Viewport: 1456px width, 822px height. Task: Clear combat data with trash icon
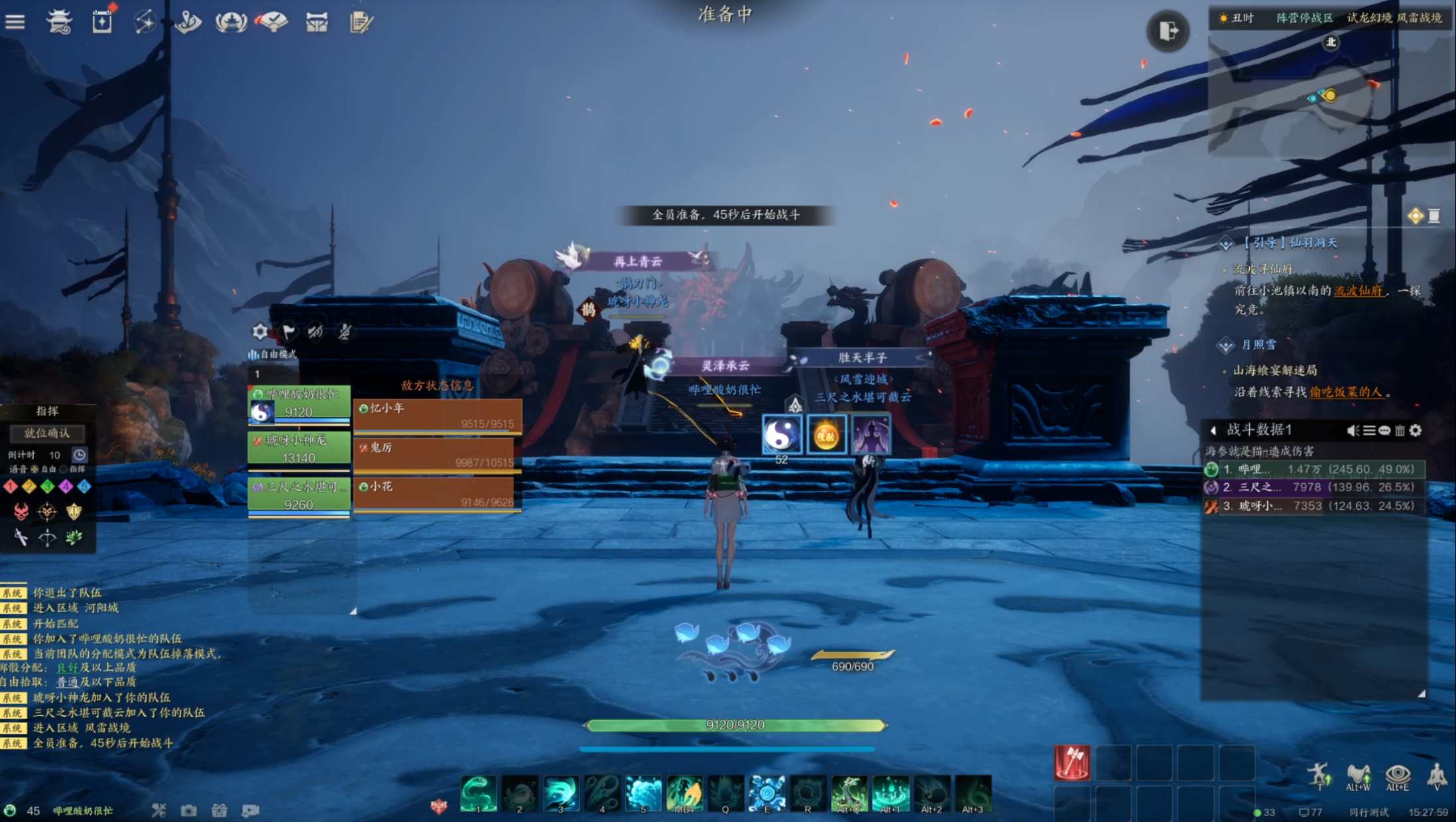pos(1400,431)
